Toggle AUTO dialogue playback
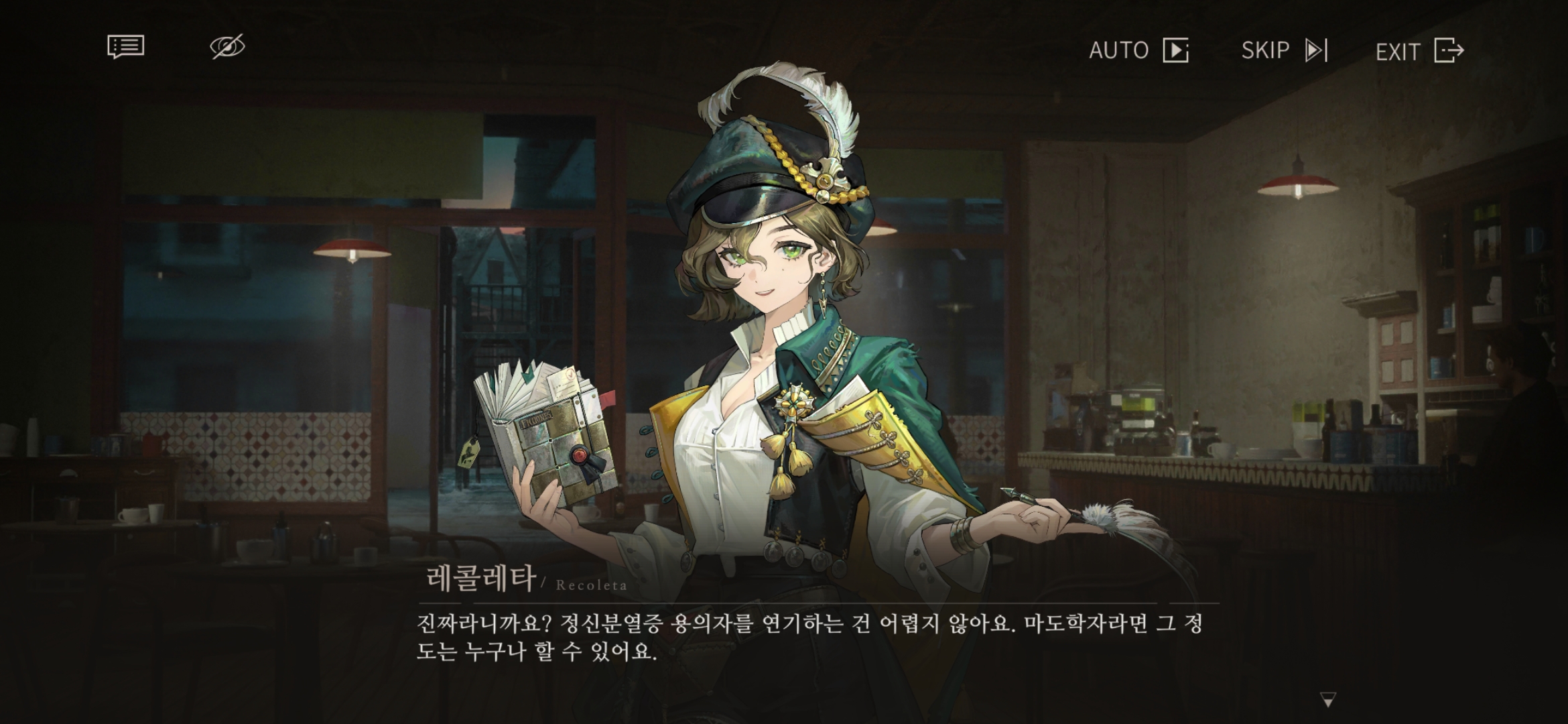Viewport: 1568px width, 724px height. [1138, 50]
